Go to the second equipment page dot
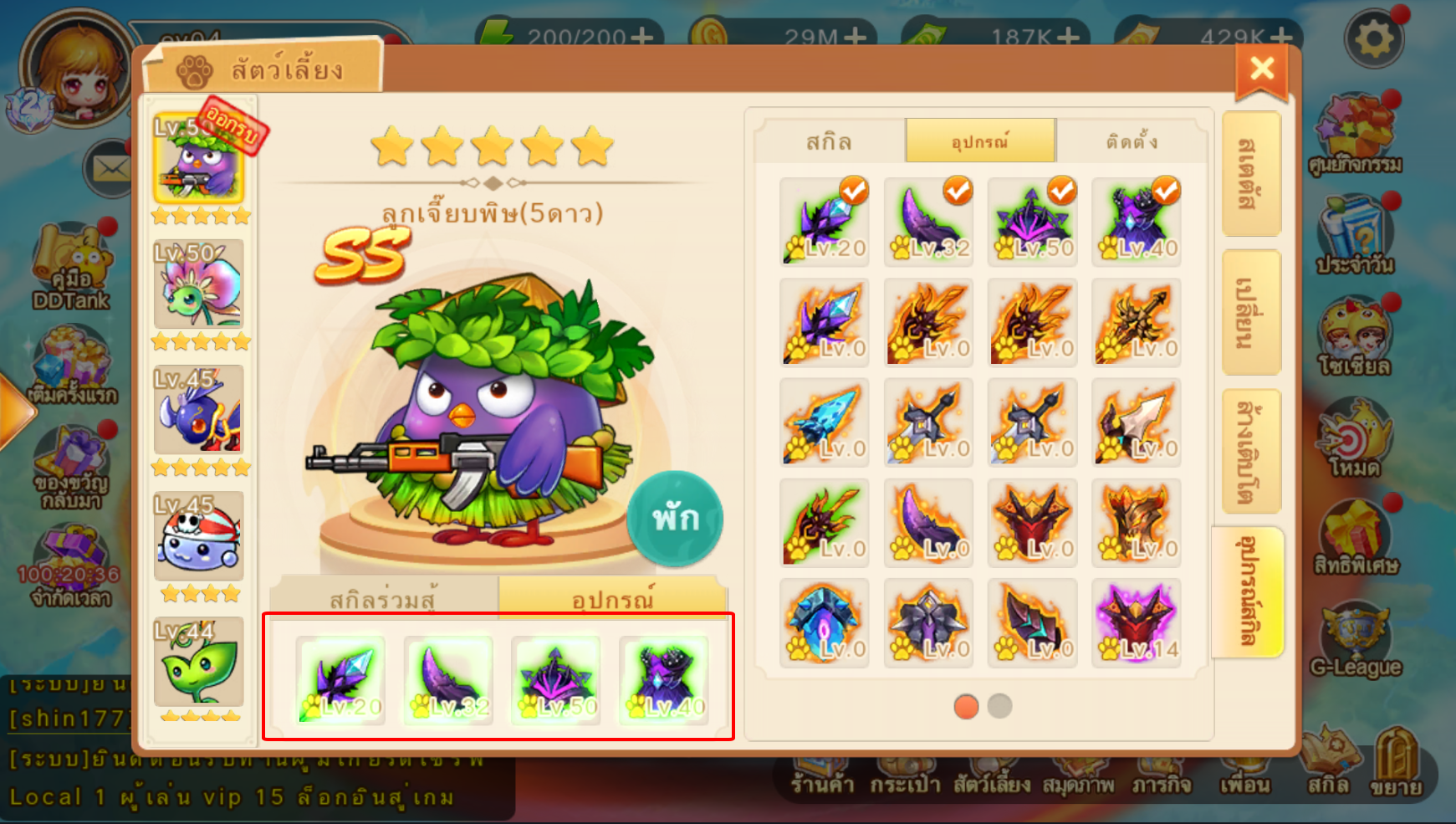 pos(999,706)
